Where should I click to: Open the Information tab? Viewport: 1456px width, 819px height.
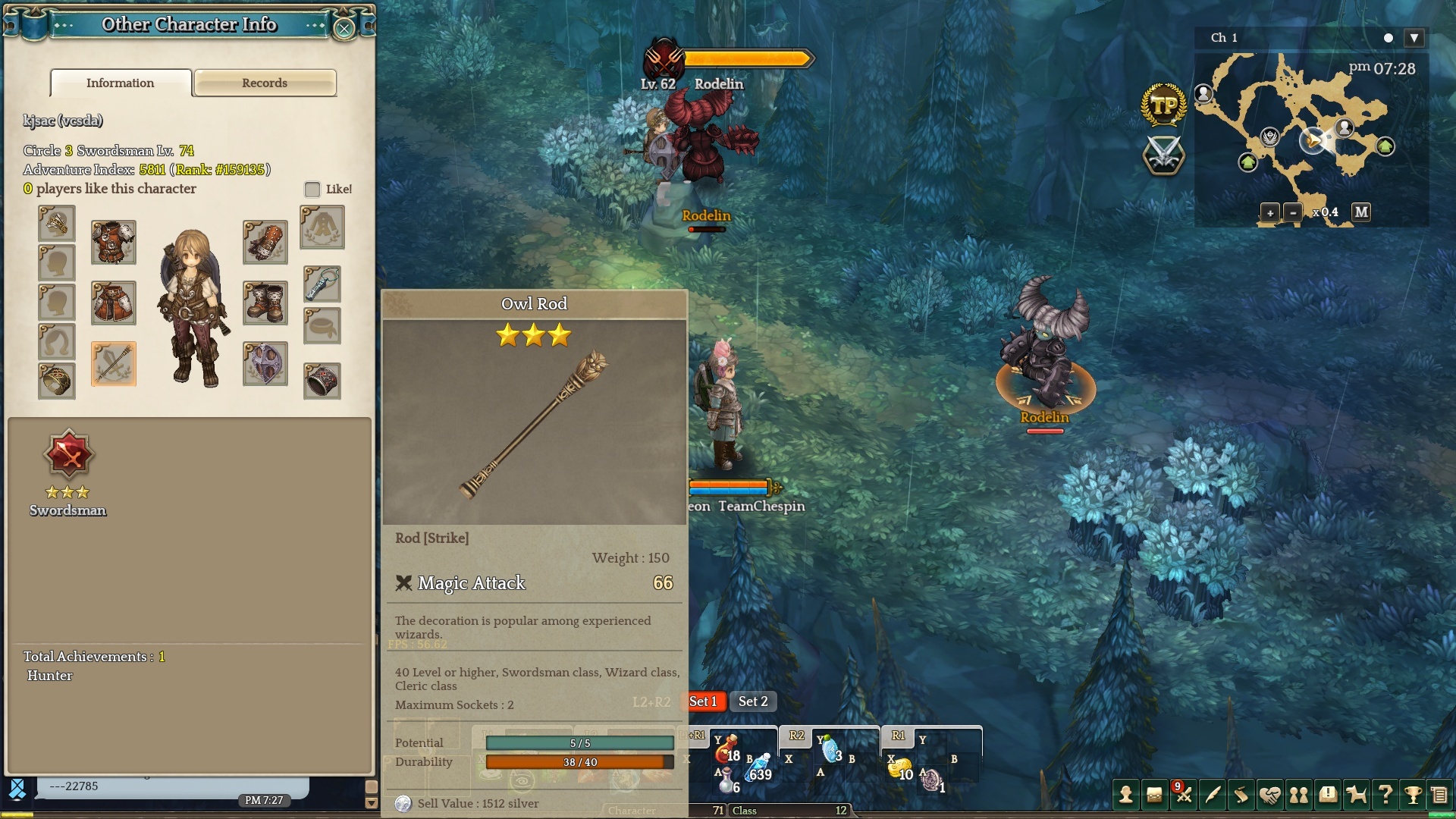121,83
